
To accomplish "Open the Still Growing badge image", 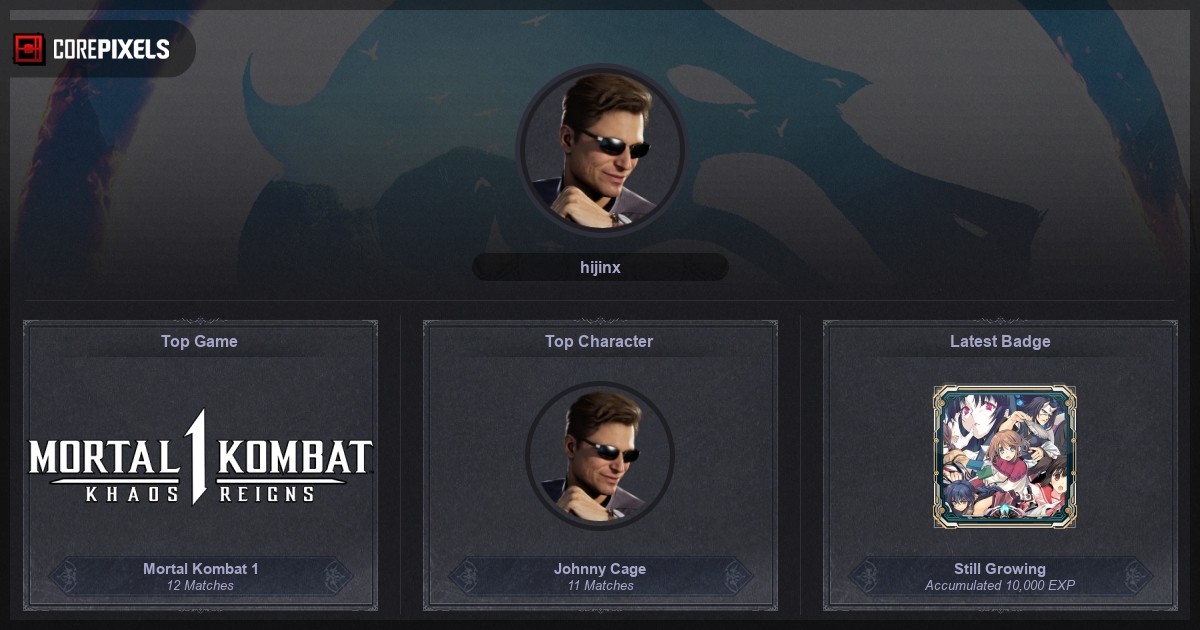I will tap(1004, 456).
